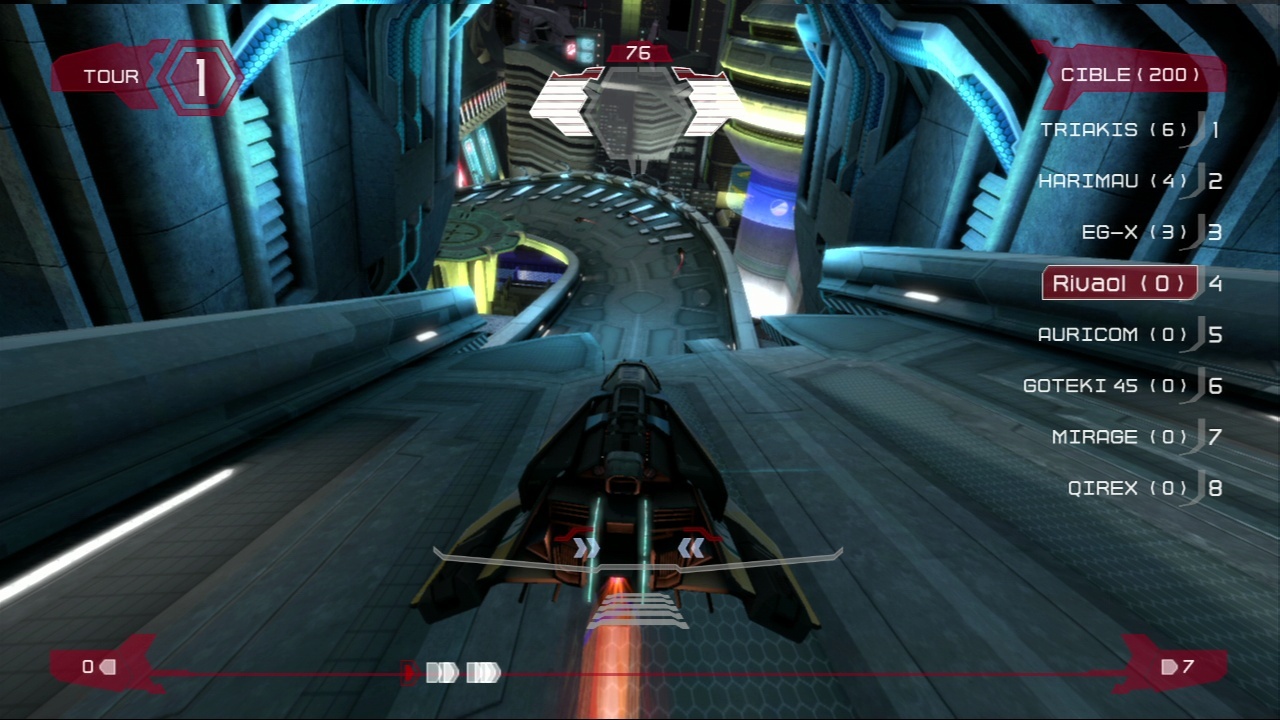Click the red marker on the progress track

coord(408,673)
